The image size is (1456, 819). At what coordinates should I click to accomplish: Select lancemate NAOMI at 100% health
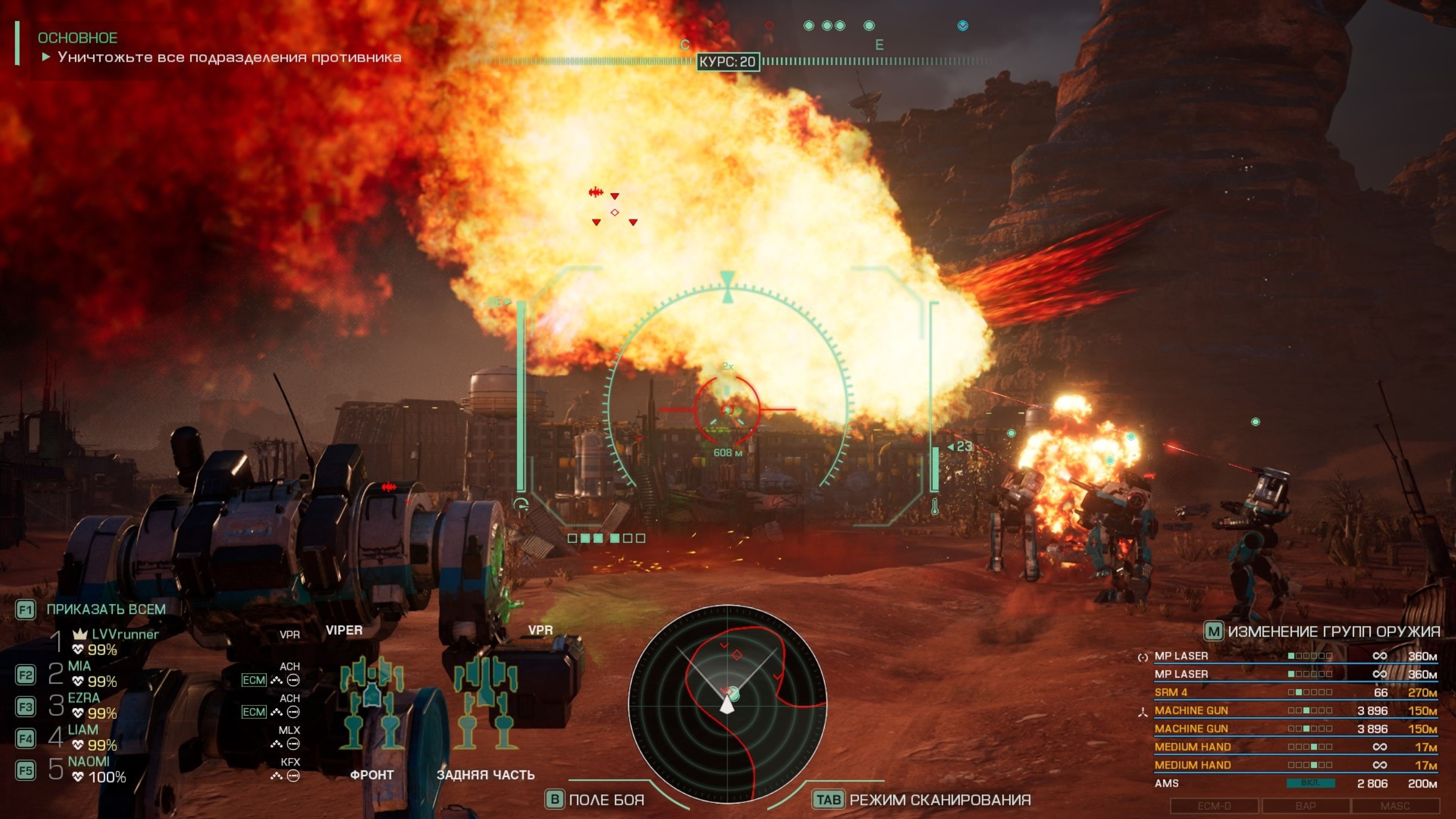click(88, 762)
